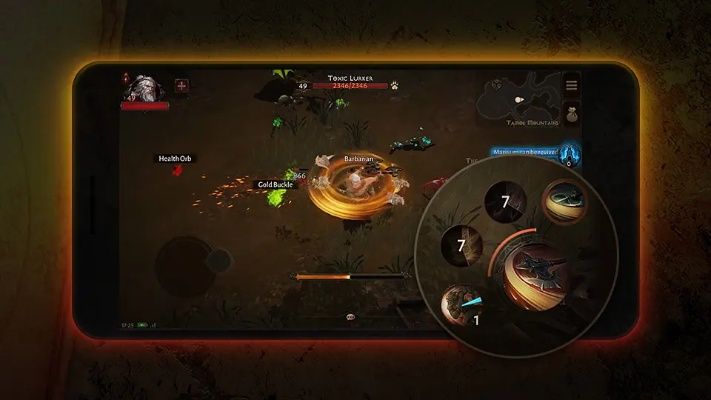
Task: Use the red health potion button
Action: [x=181, y=86]
